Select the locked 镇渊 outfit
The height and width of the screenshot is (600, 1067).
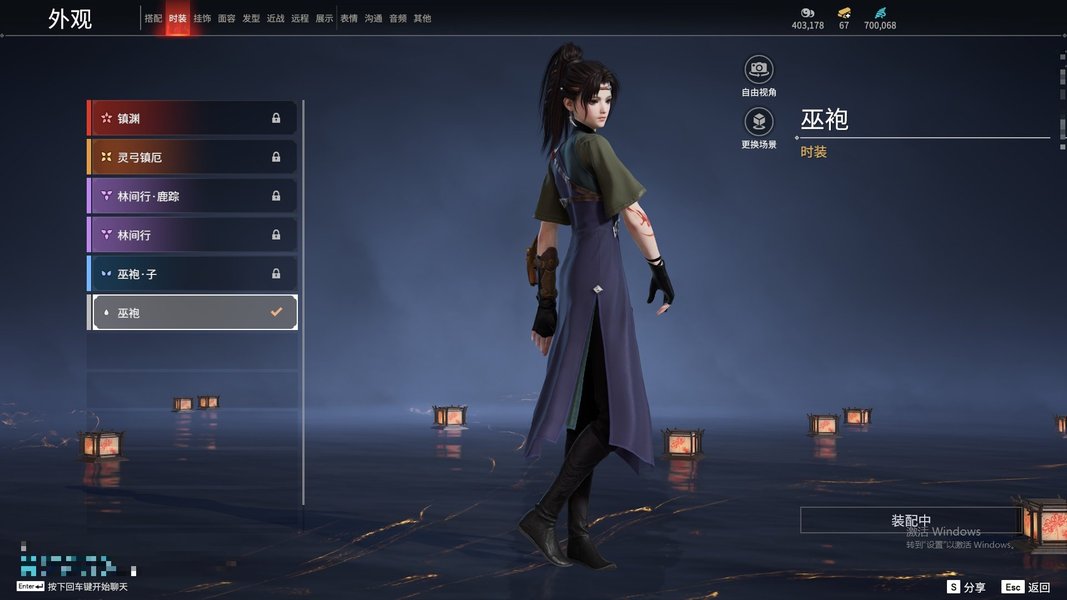click(x=193, y=118)
